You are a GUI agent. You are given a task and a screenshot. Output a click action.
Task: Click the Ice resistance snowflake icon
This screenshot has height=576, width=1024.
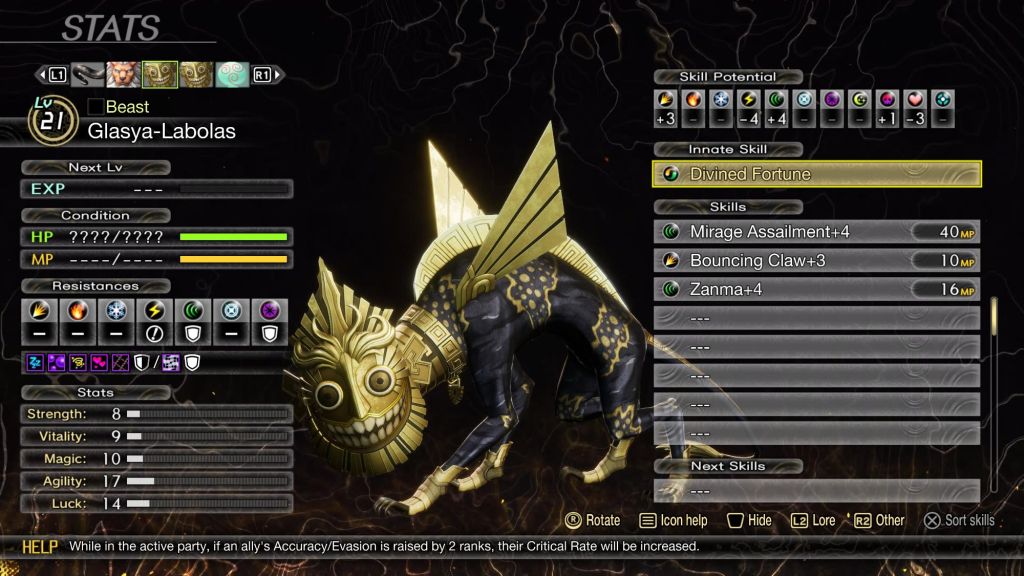117,310
